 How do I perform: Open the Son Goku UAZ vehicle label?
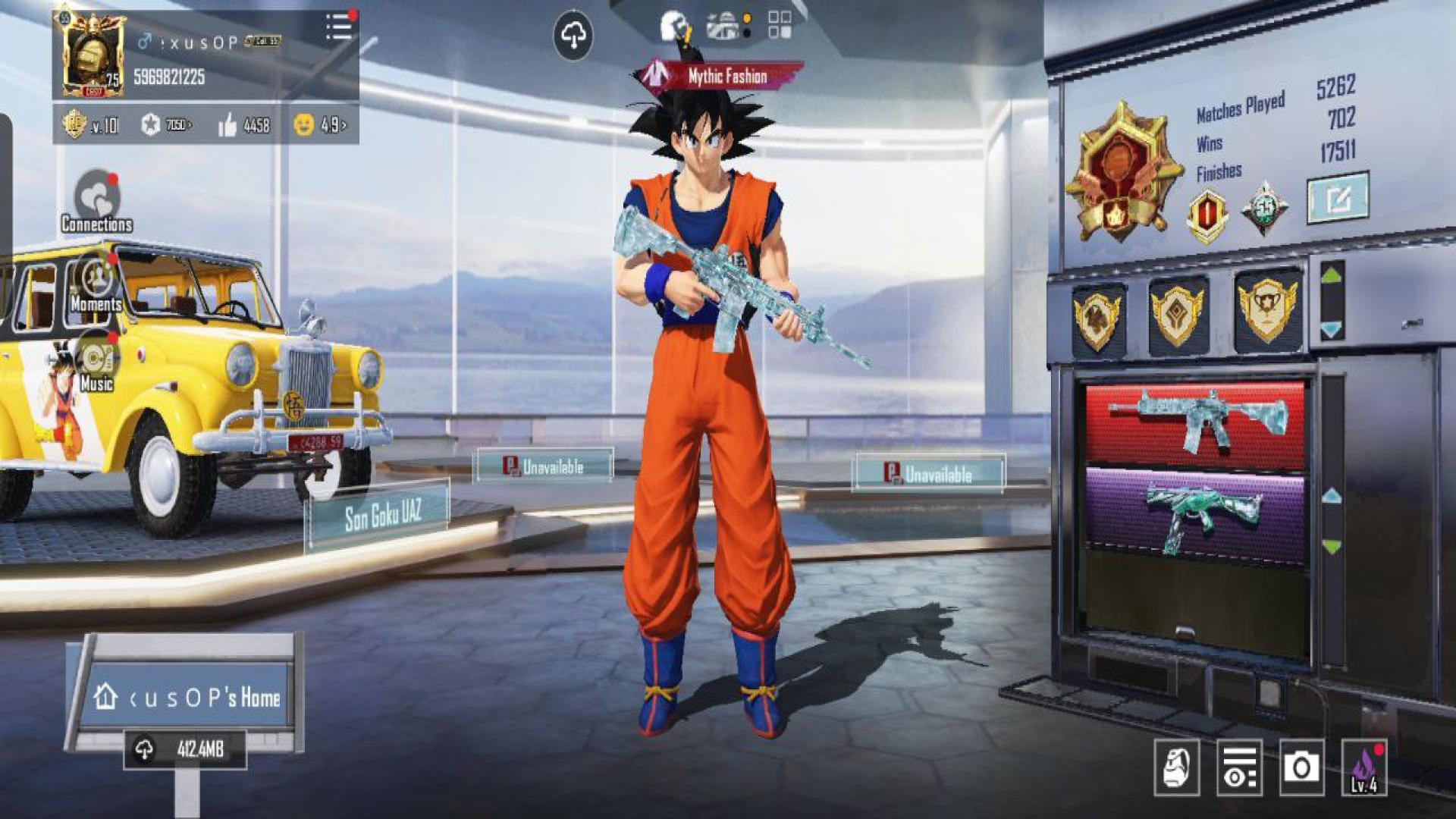click(381, 516)
